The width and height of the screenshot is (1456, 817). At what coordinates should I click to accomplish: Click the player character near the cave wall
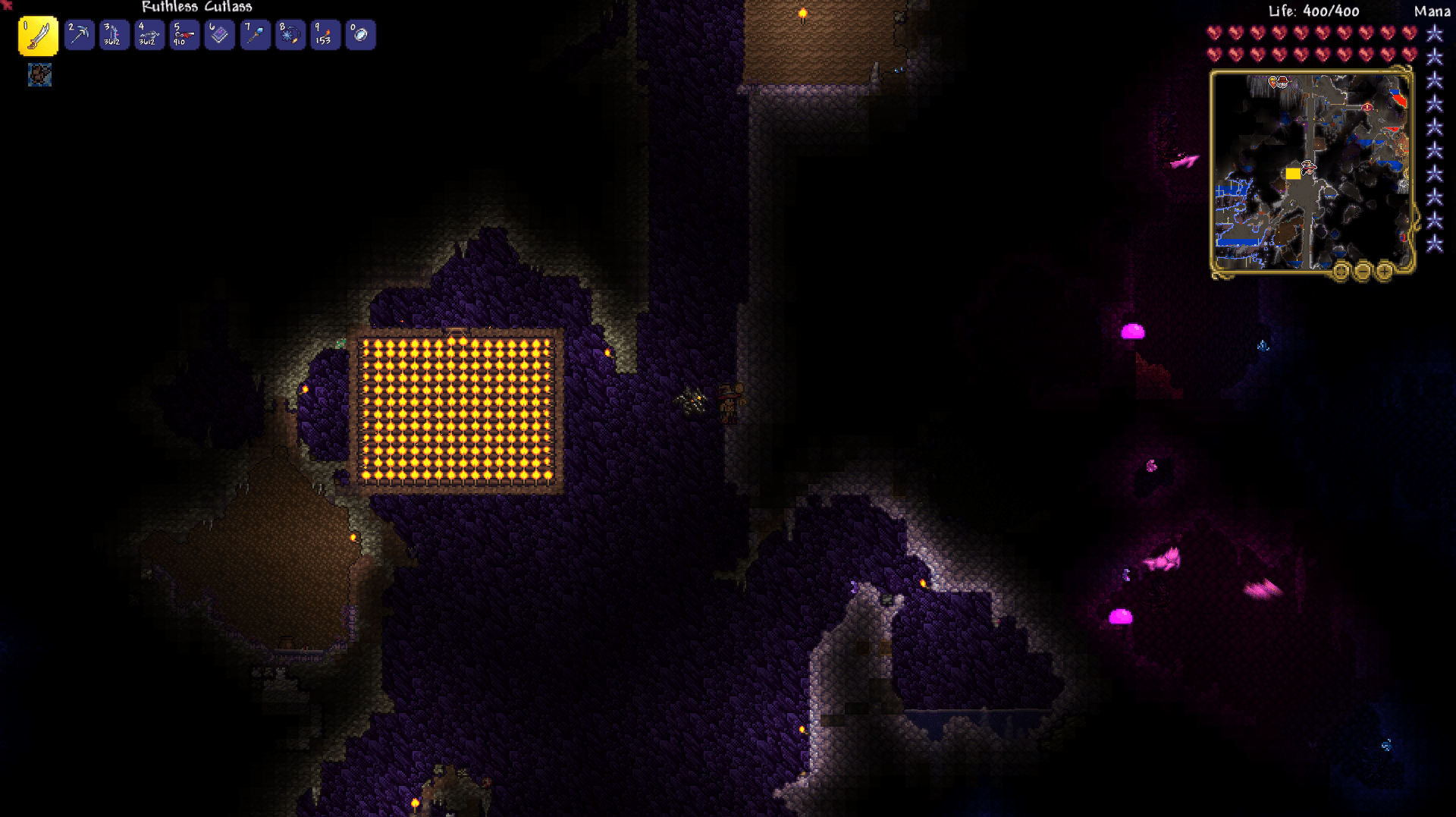730,401
